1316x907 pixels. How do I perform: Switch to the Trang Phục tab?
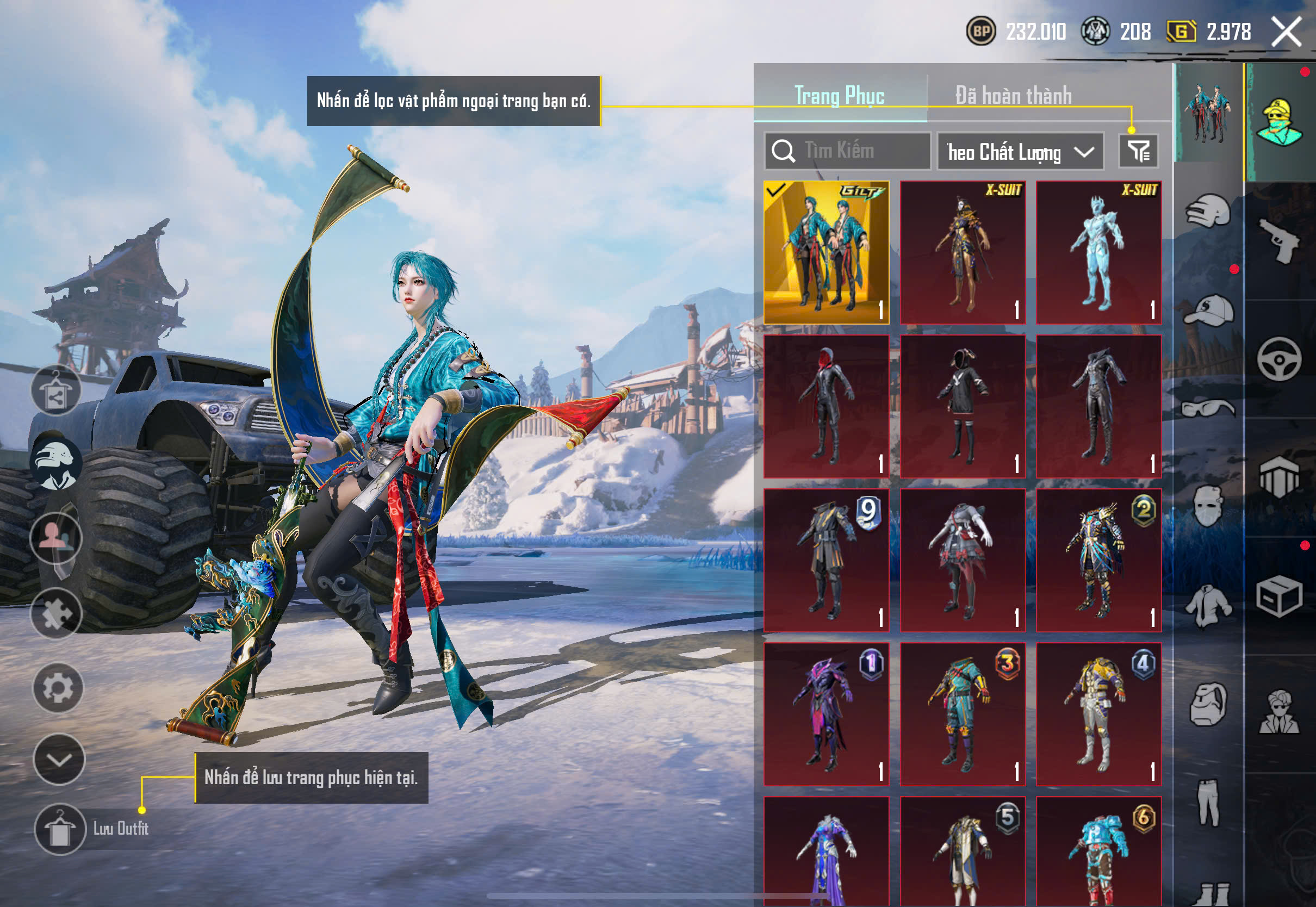point(839,96)
